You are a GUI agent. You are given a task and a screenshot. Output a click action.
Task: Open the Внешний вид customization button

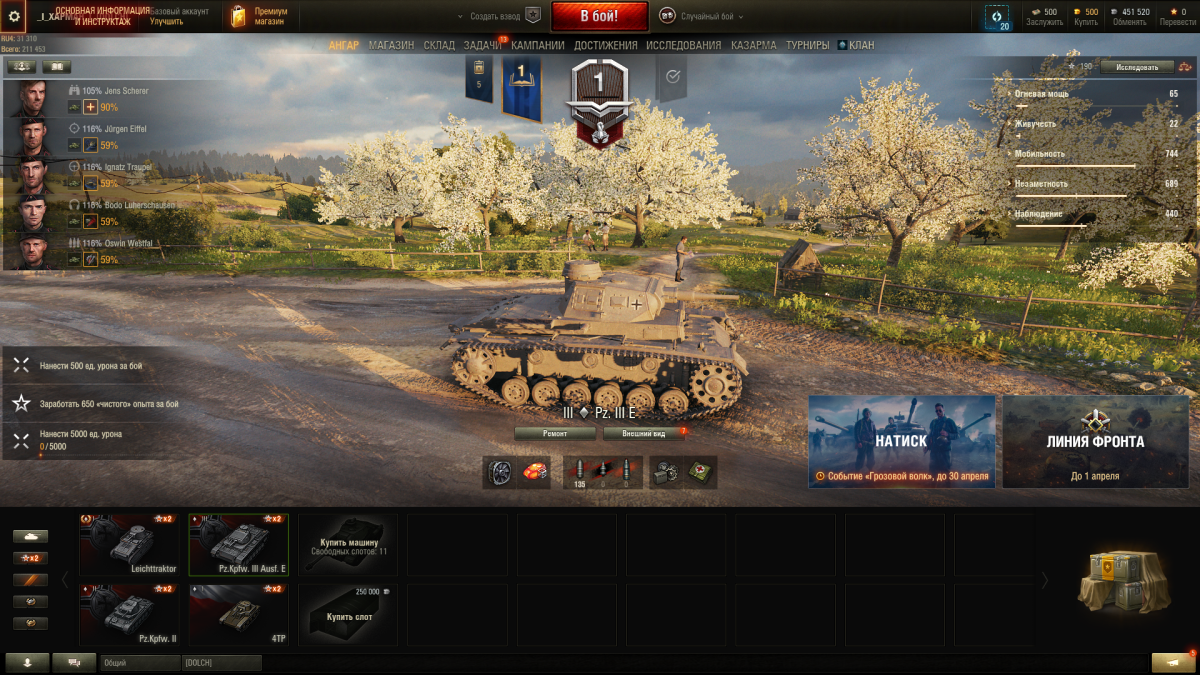coord(644,433)
